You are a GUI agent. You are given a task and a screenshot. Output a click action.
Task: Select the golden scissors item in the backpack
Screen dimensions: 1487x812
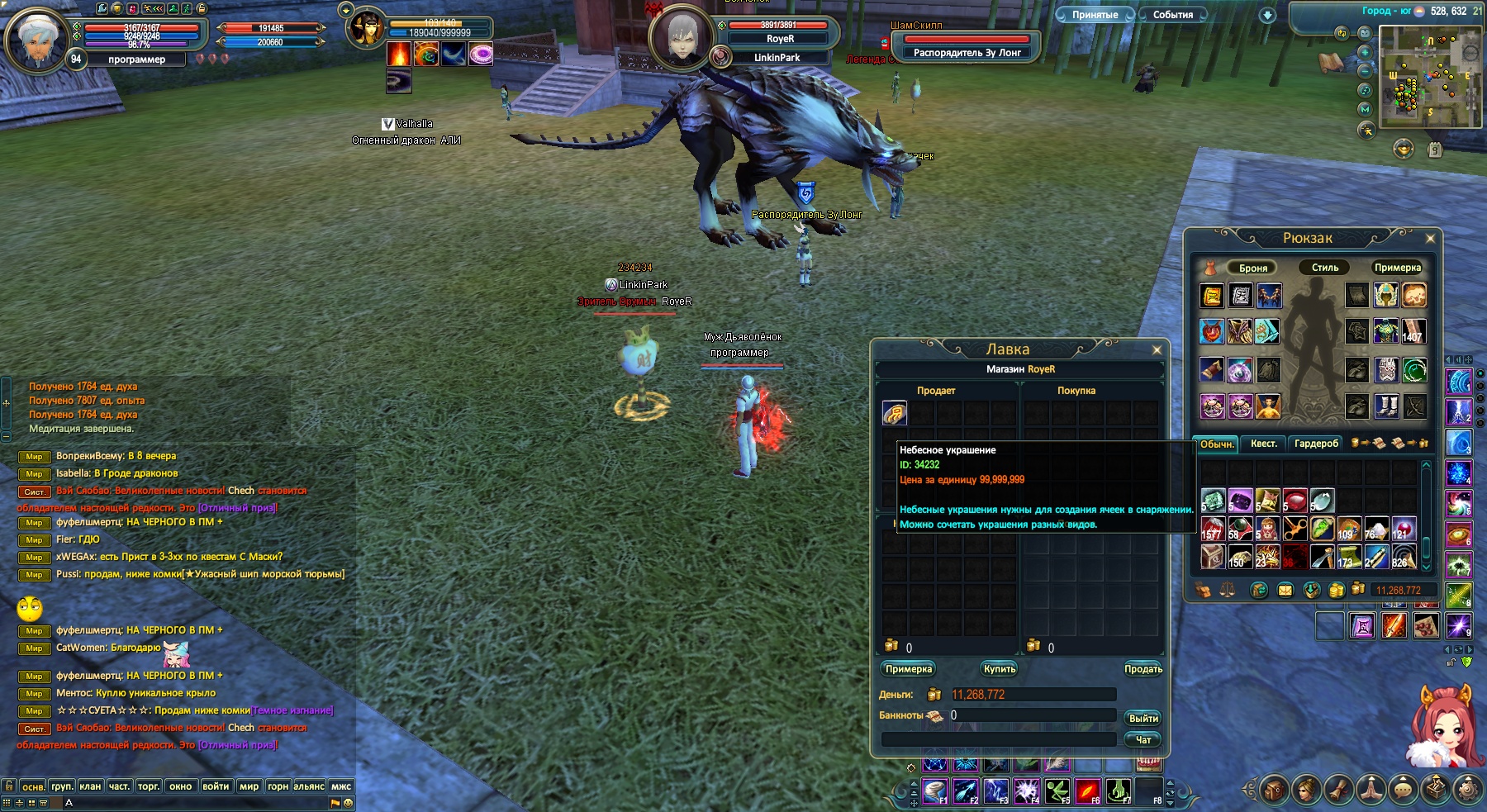pyautogui.click(x=1295, y=529)
